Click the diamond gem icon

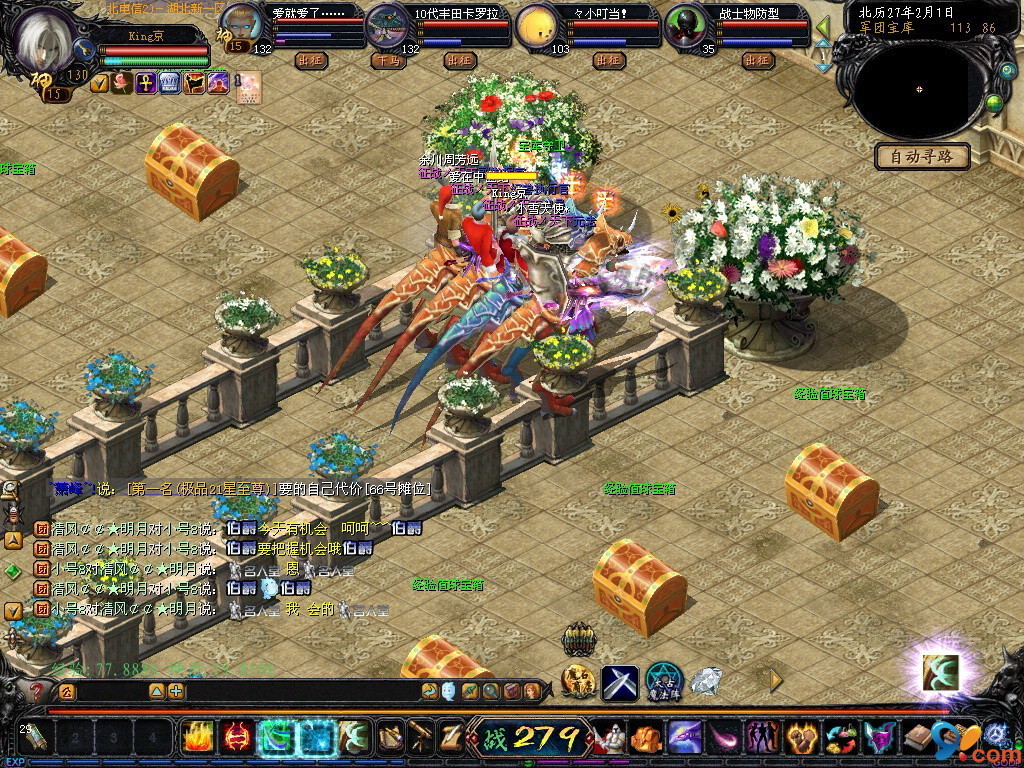tap(706, 682)
